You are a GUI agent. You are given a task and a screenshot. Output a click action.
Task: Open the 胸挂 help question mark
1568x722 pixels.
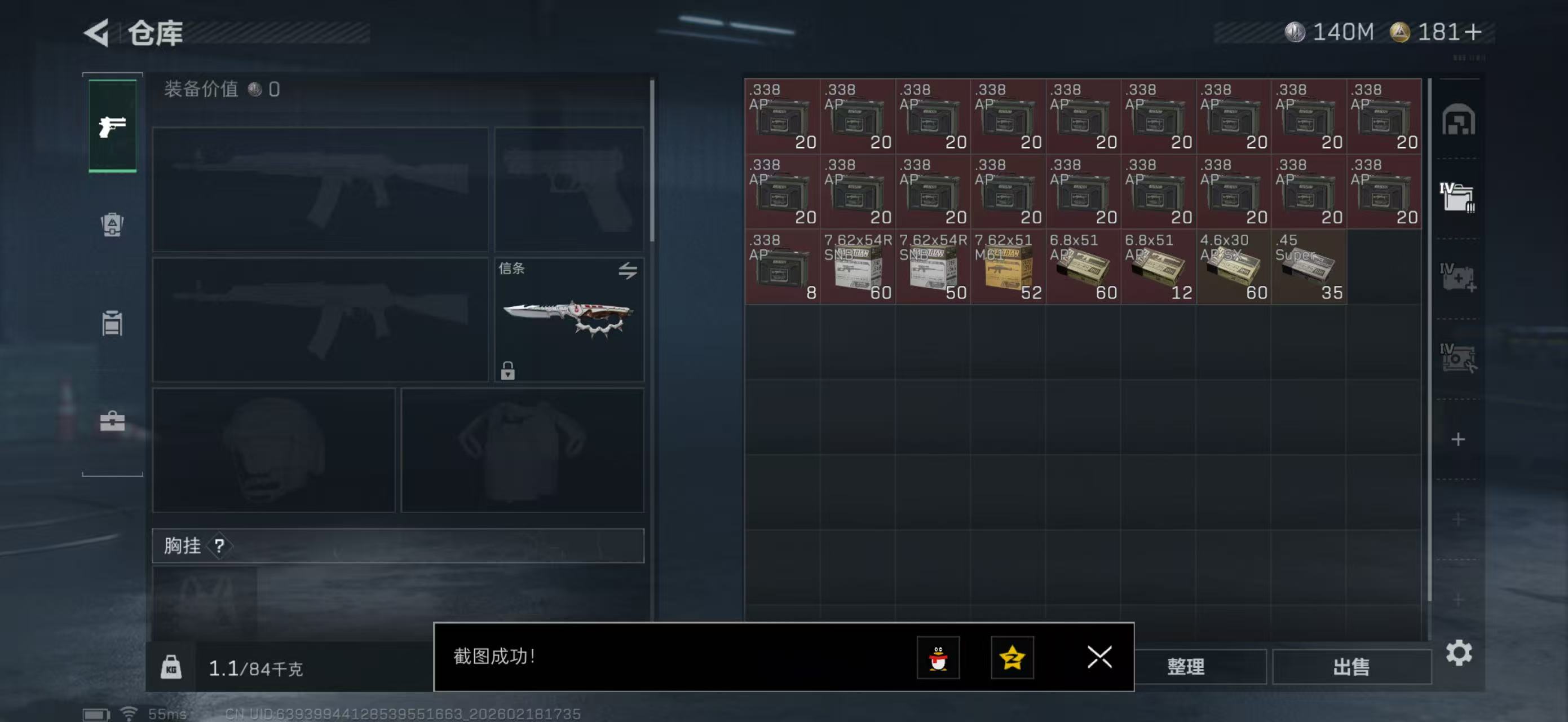[220, 546]
